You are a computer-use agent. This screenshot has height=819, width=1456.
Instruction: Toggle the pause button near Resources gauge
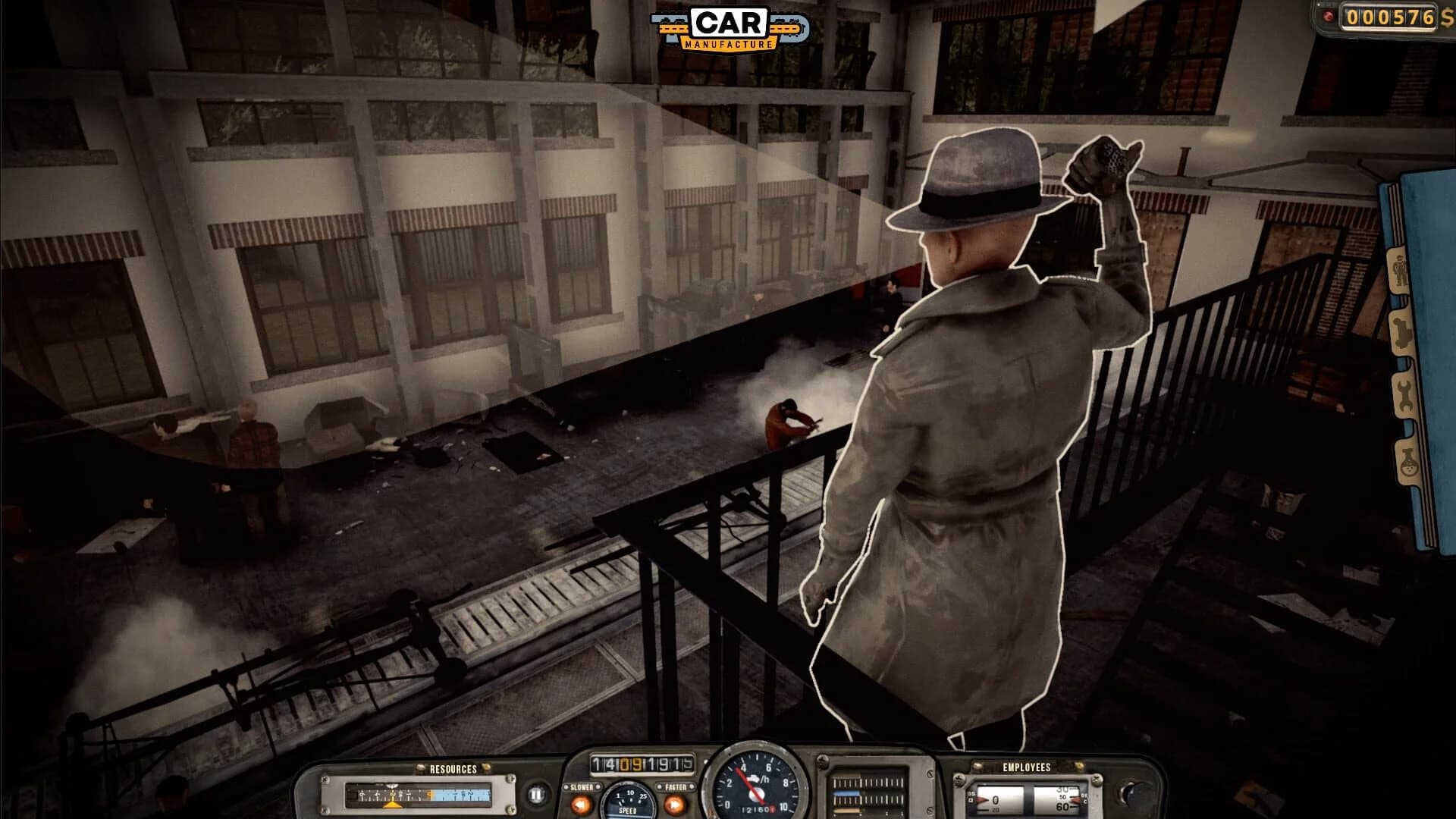[x=535, y=793]
